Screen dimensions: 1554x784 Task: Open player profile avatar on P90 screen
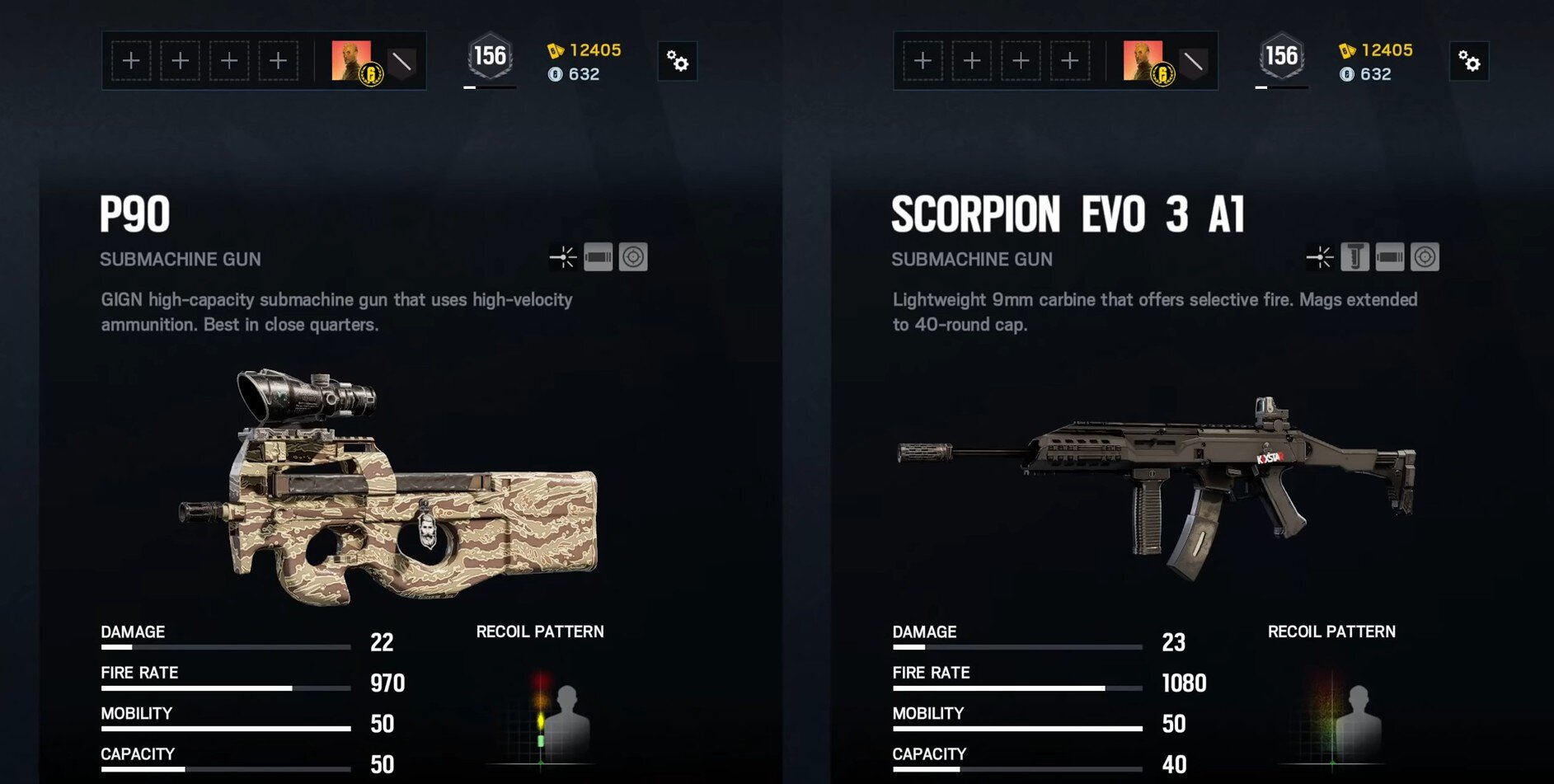[x=352, y=61]
